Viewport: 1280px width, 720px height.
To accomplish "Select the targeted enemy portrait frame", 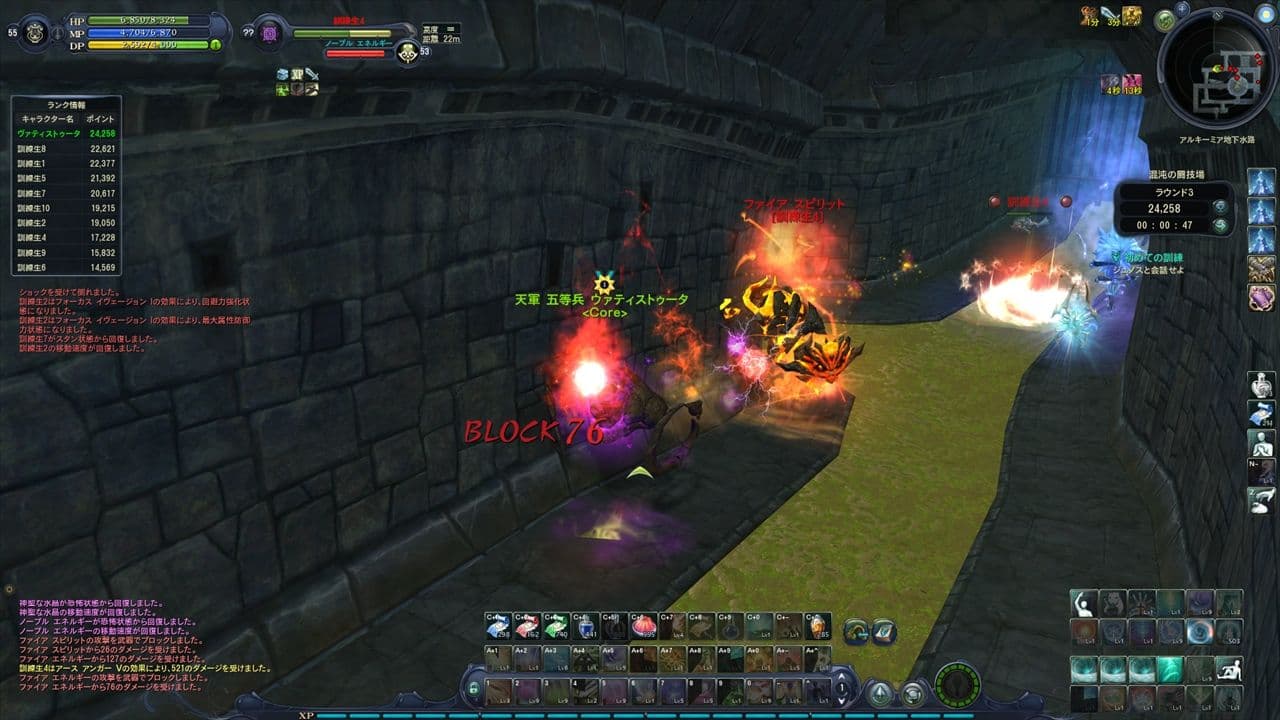I will (269, 32).
